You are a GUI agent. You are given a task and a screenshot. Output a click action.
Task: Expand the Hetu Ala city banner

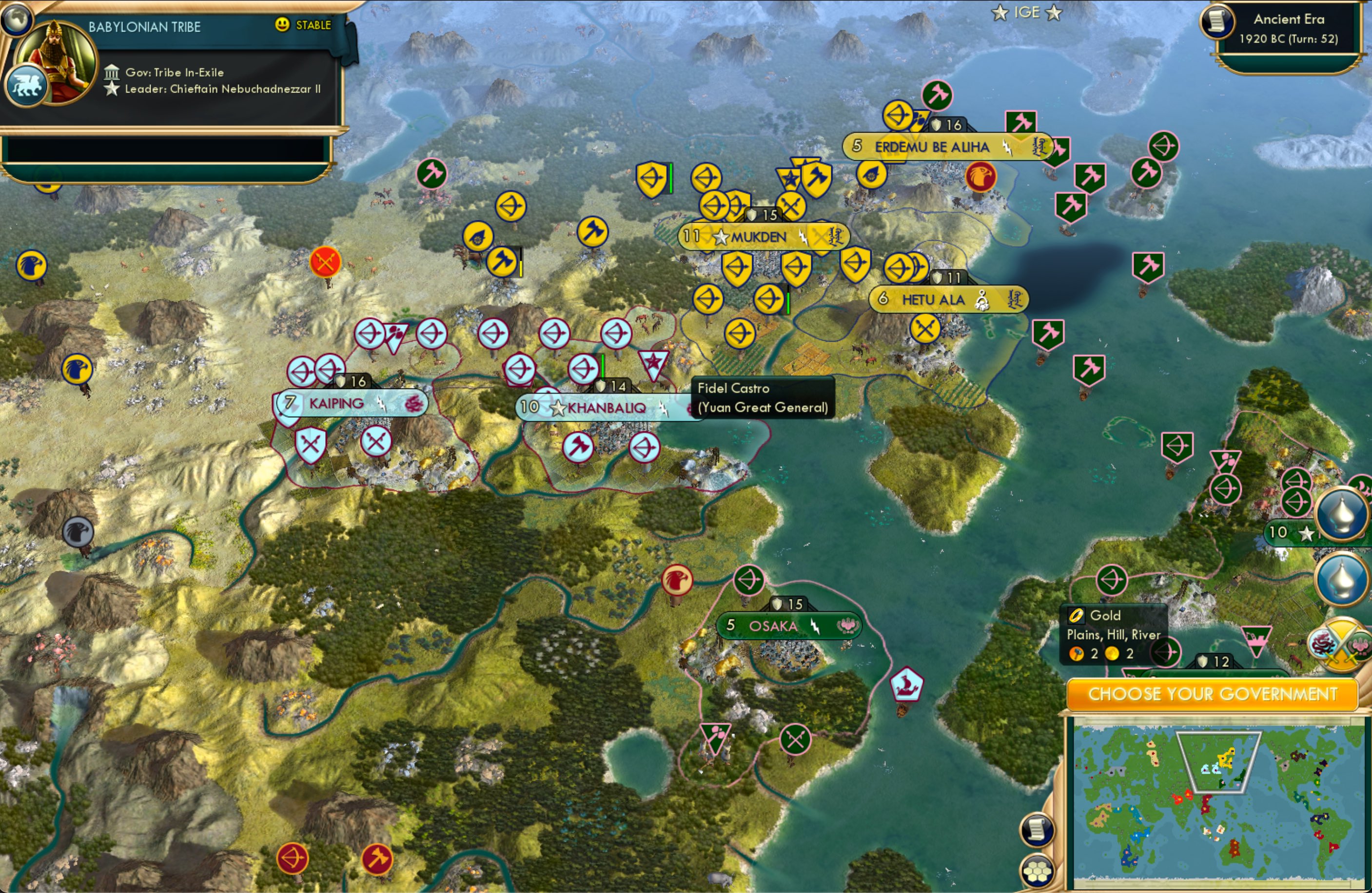[948, 299]
